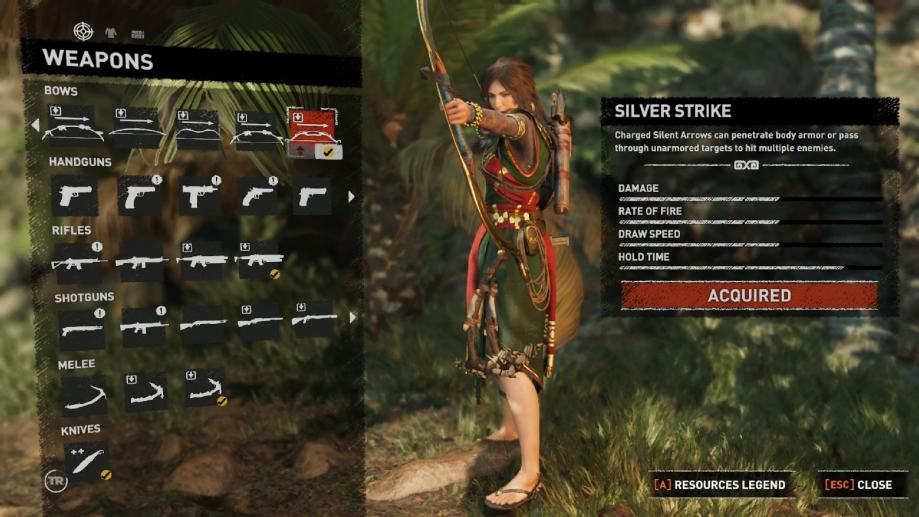Switch to the weapons crosshair tab
919x517 pixels.
pyautogui.click(x=83, y=32)
